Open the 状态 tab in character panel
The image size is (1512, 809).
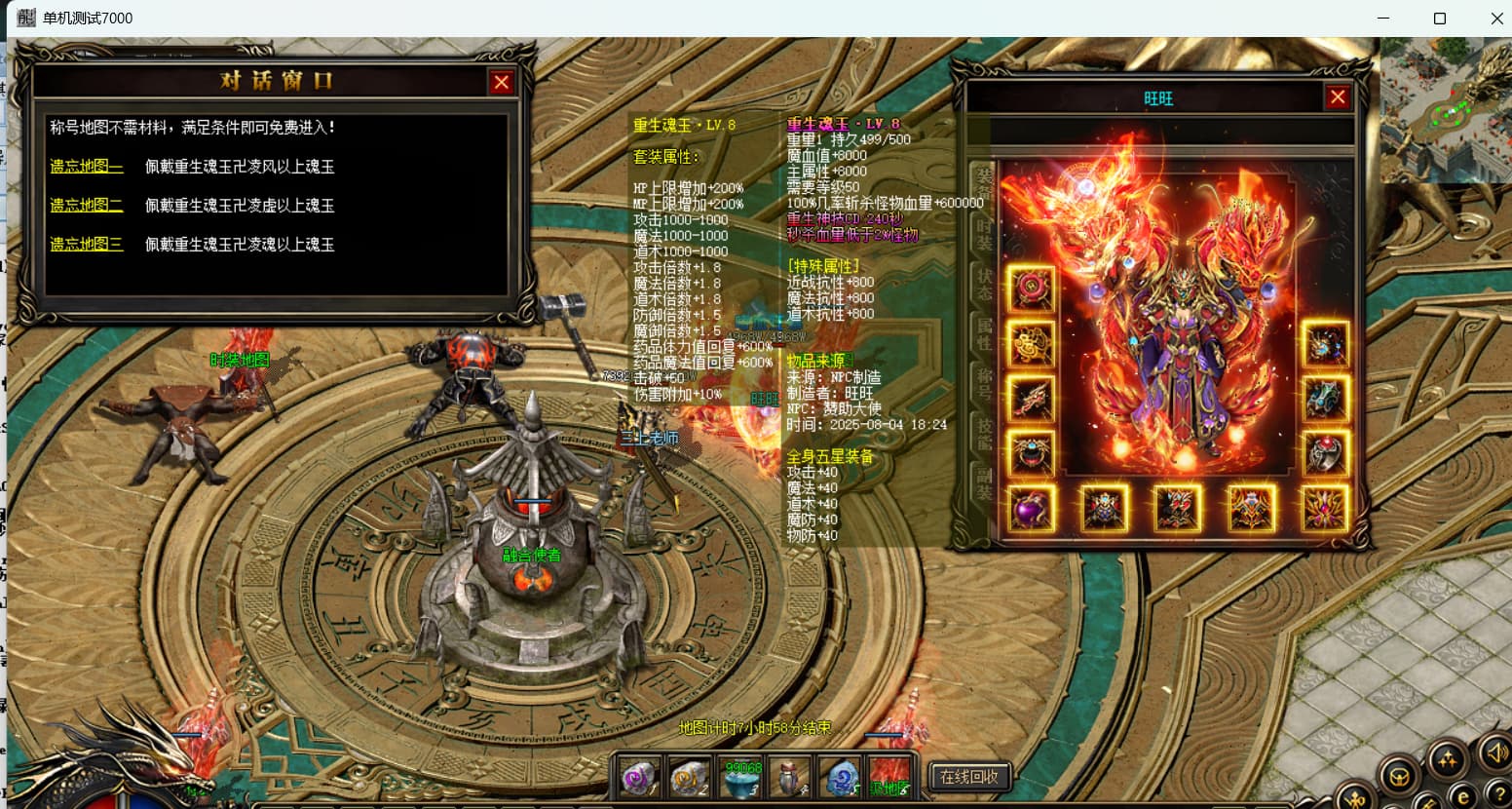click(984, 284)
